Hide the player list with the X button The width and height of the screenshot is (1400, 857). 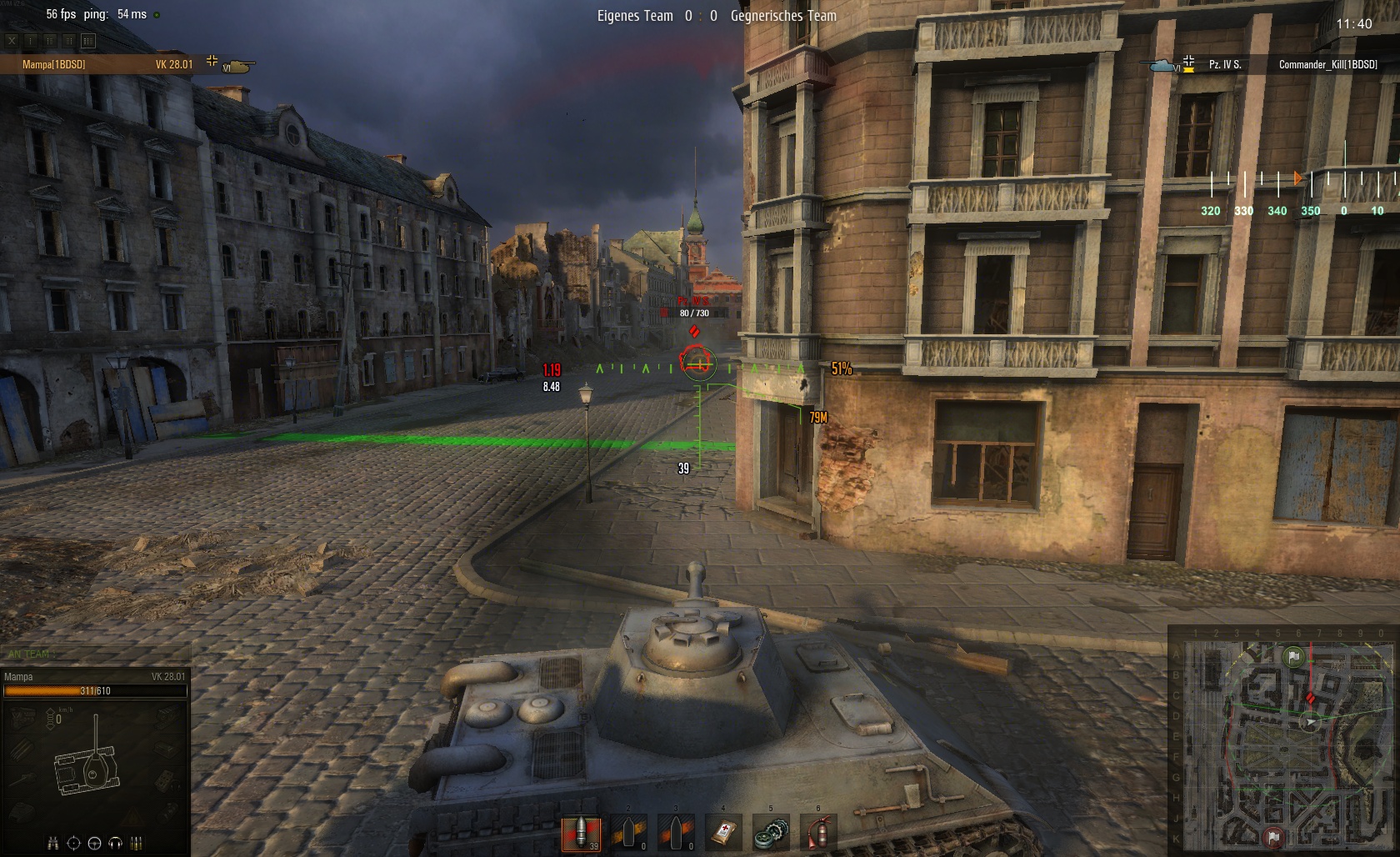pos(12,40)
